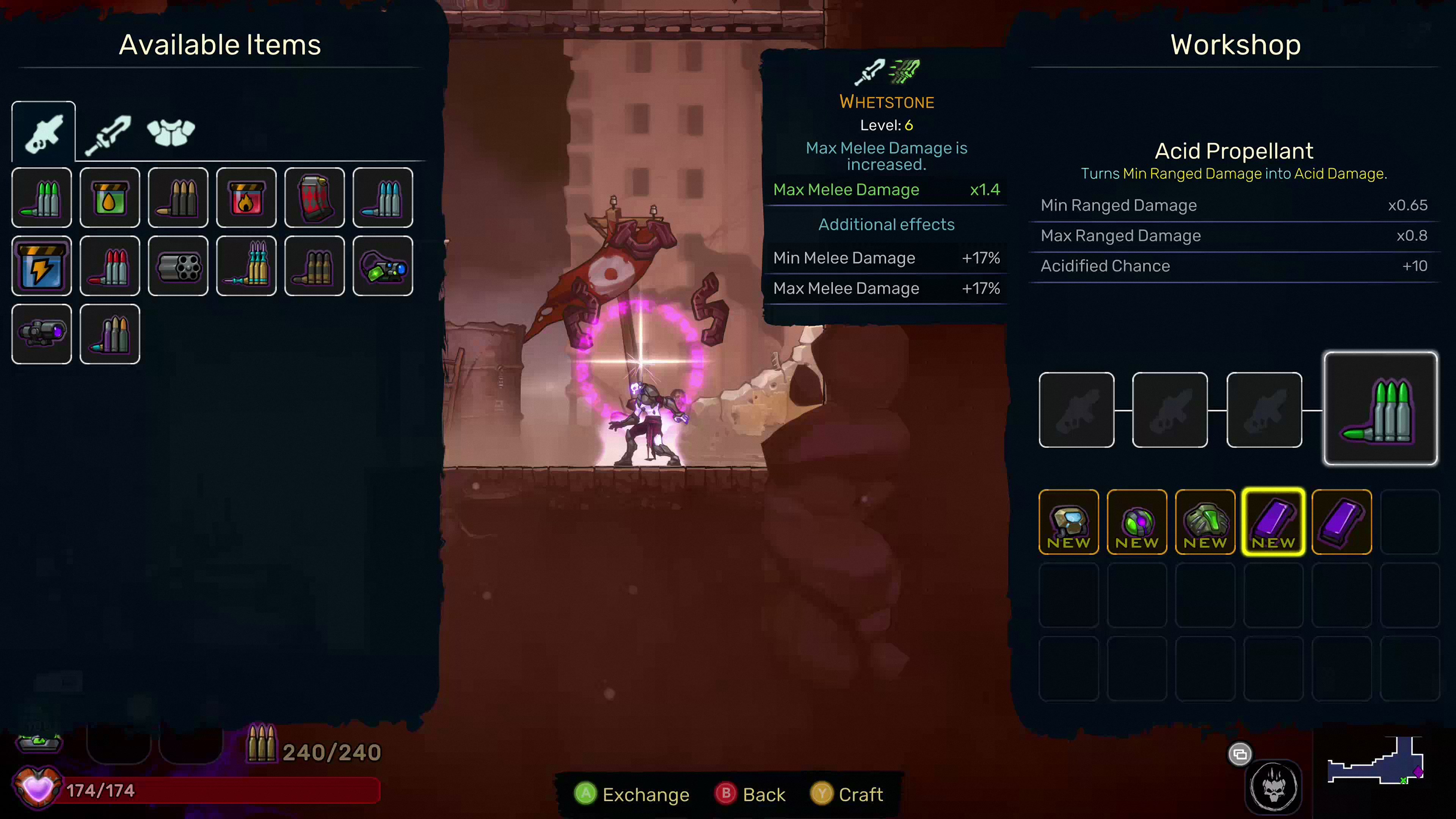Pick the revolver cylinder item
This screenshot has height=819, width=1456.
(178, 266)
